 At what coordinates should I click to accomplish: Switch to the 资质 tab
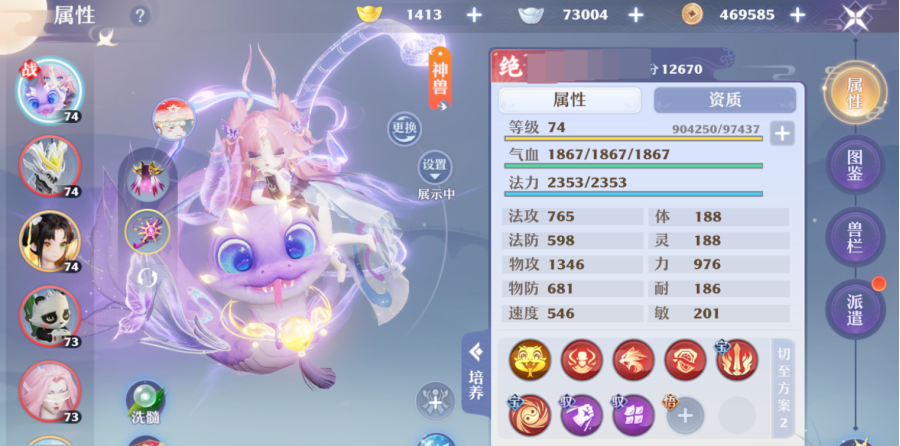[x=725, y=100]
